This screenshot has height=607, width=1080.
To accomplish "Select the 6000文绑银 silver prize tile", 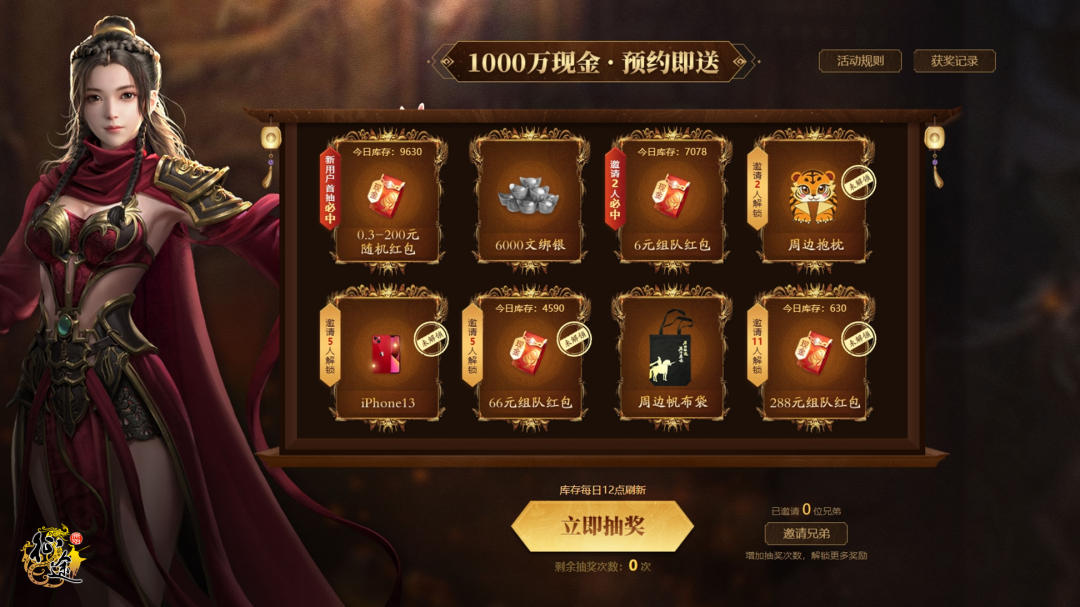I will tap(529, 201).
